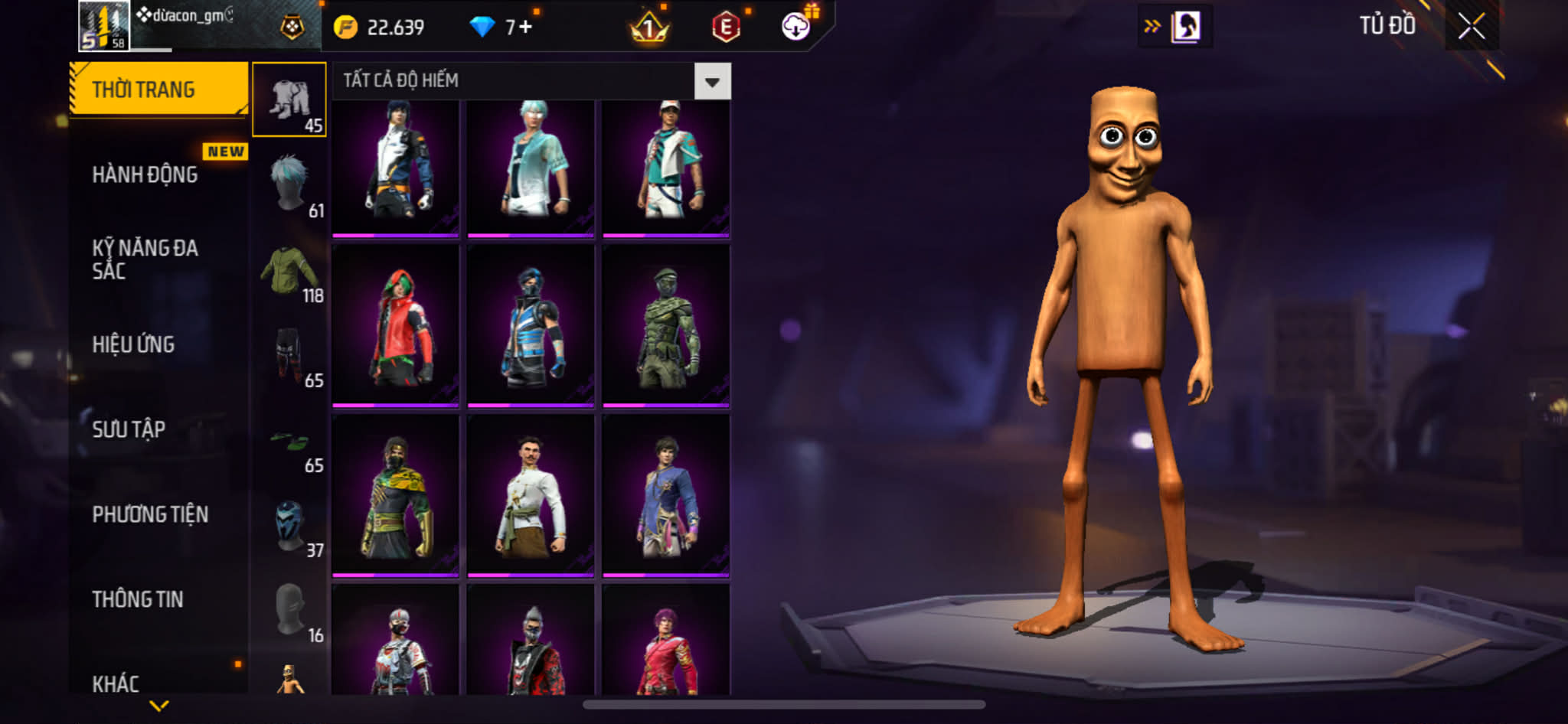Choose the white shirt mustache outfit
This screenshot has width=1568, height=724.
(x=531, y=496)
